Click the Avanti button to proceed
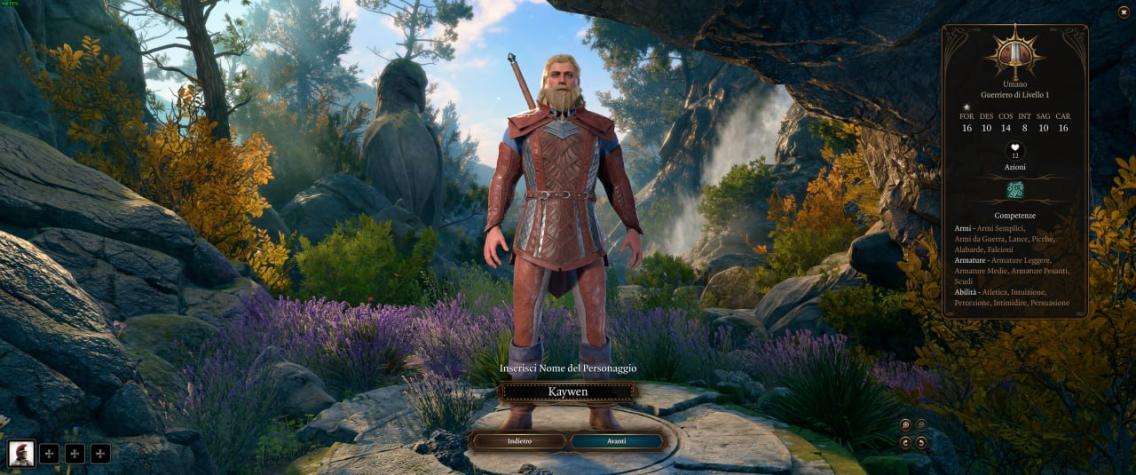Image resolution: width=1136 pixels, height=475 pixels. [616, 441]
